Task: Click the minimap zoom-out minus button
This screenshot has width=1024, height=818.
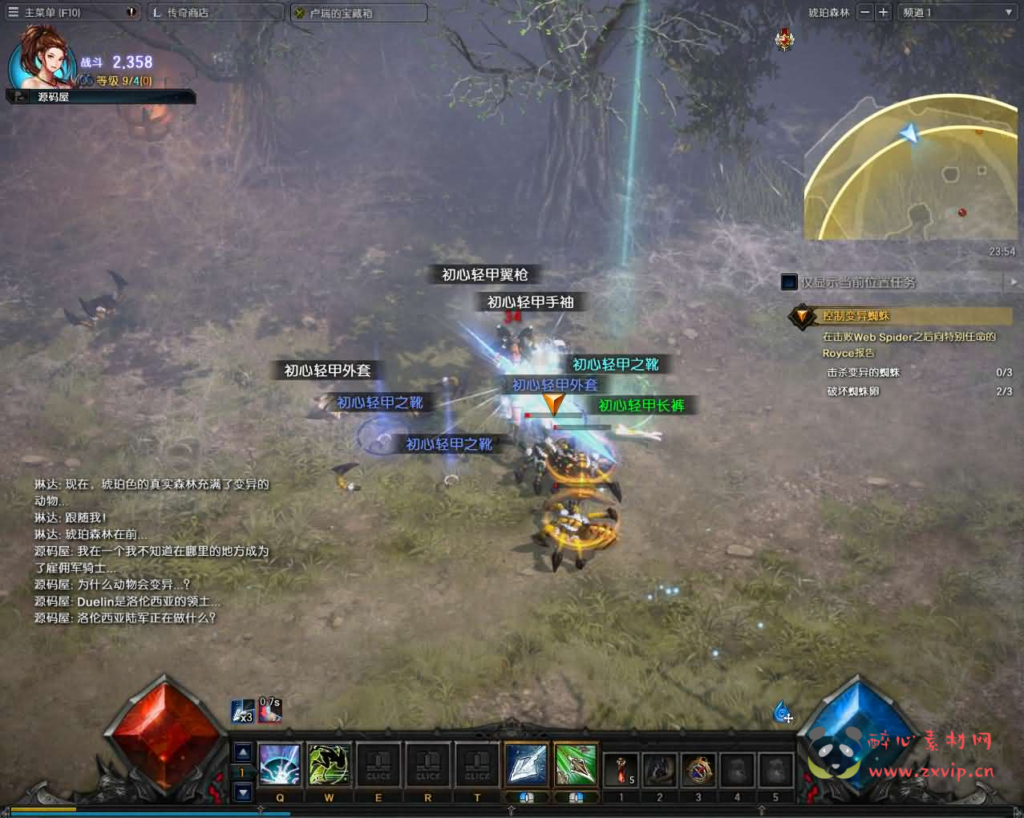Action: (x=864, y=12)
